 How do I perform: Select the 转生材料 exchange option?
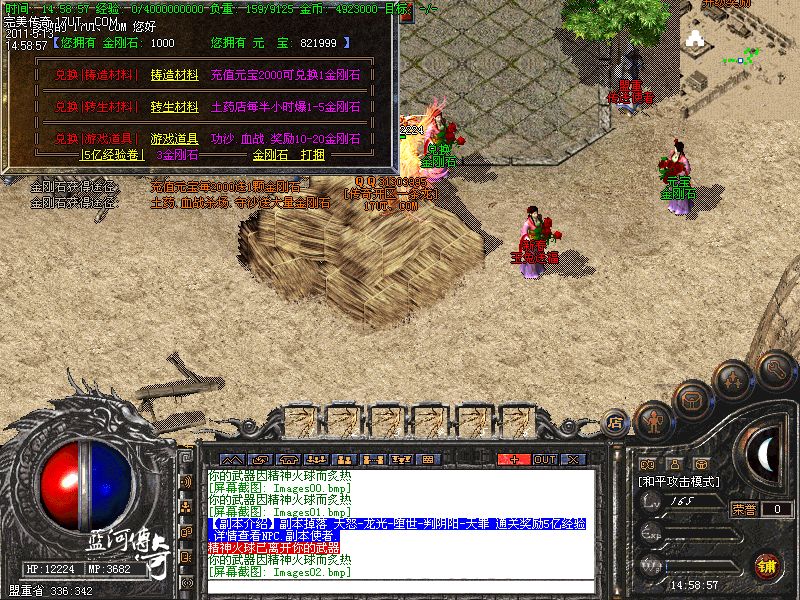(x=174, y=106)
